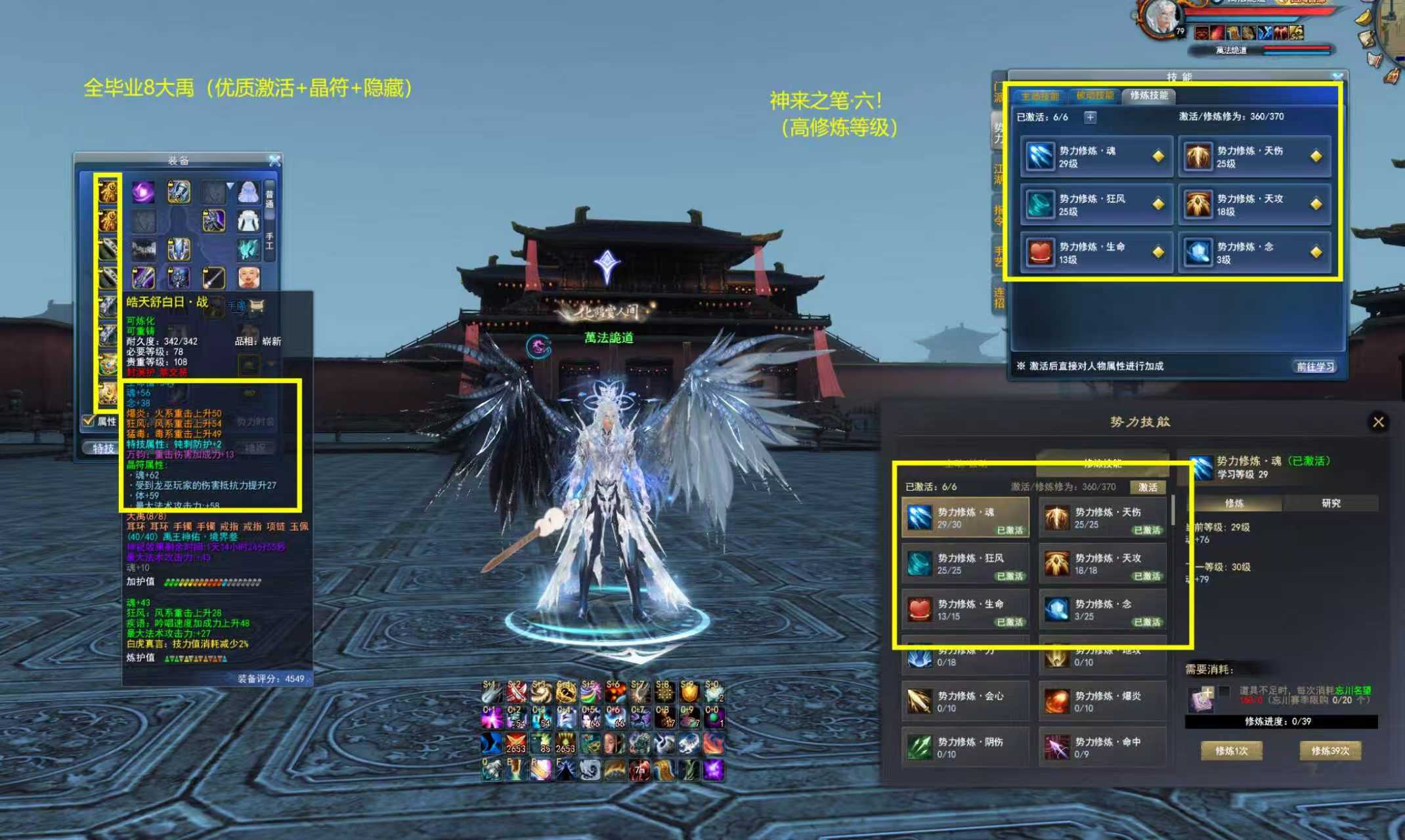Select 势力修炼·天伤 row showing 25/25
The height and width of the screenshot is (840, 1405).
pos(1102,518)
